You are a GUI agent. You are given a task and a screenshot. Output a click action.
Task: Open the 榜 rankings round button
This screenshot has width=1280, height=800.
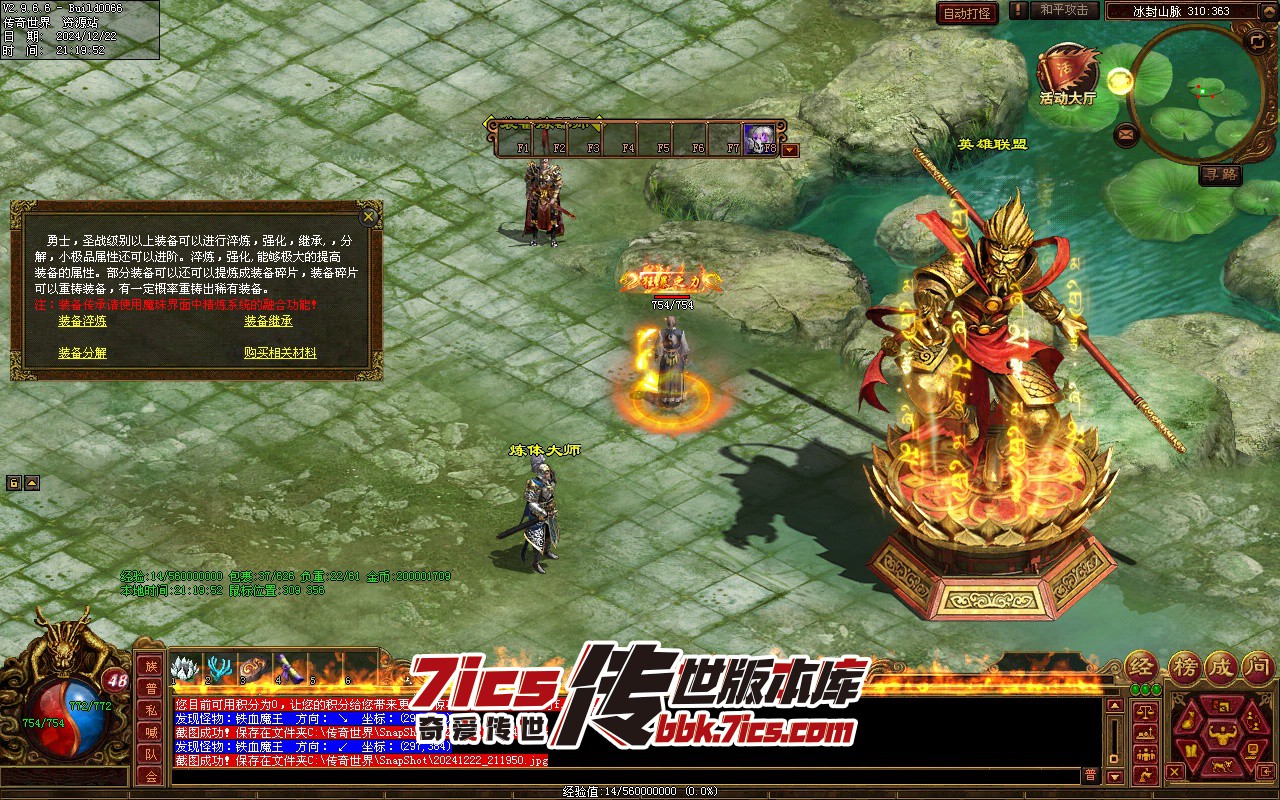tap(1183, 667)
